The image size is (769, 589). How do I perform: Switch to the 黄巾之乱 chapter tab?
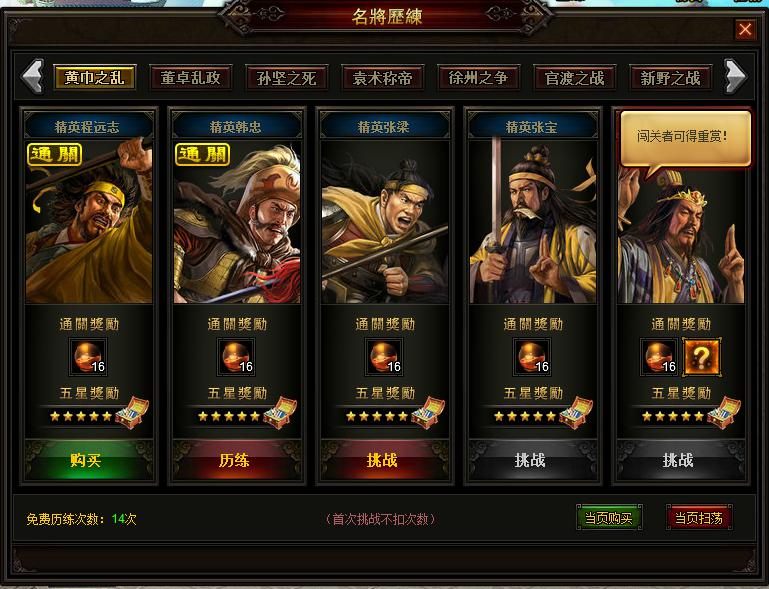[x=94, y=78]
